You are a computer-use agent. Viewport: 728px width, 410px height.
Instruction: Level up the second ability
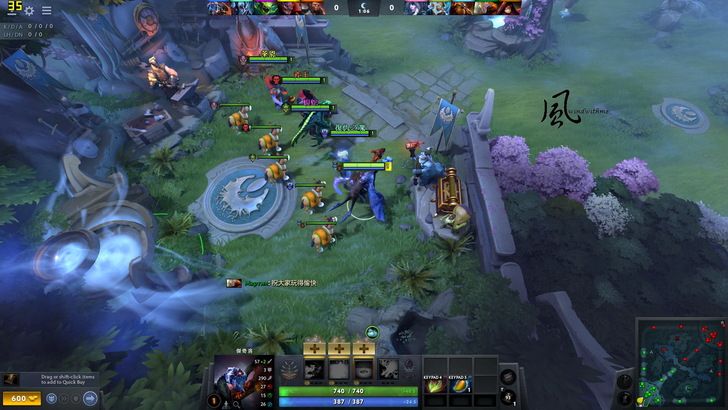338,348
